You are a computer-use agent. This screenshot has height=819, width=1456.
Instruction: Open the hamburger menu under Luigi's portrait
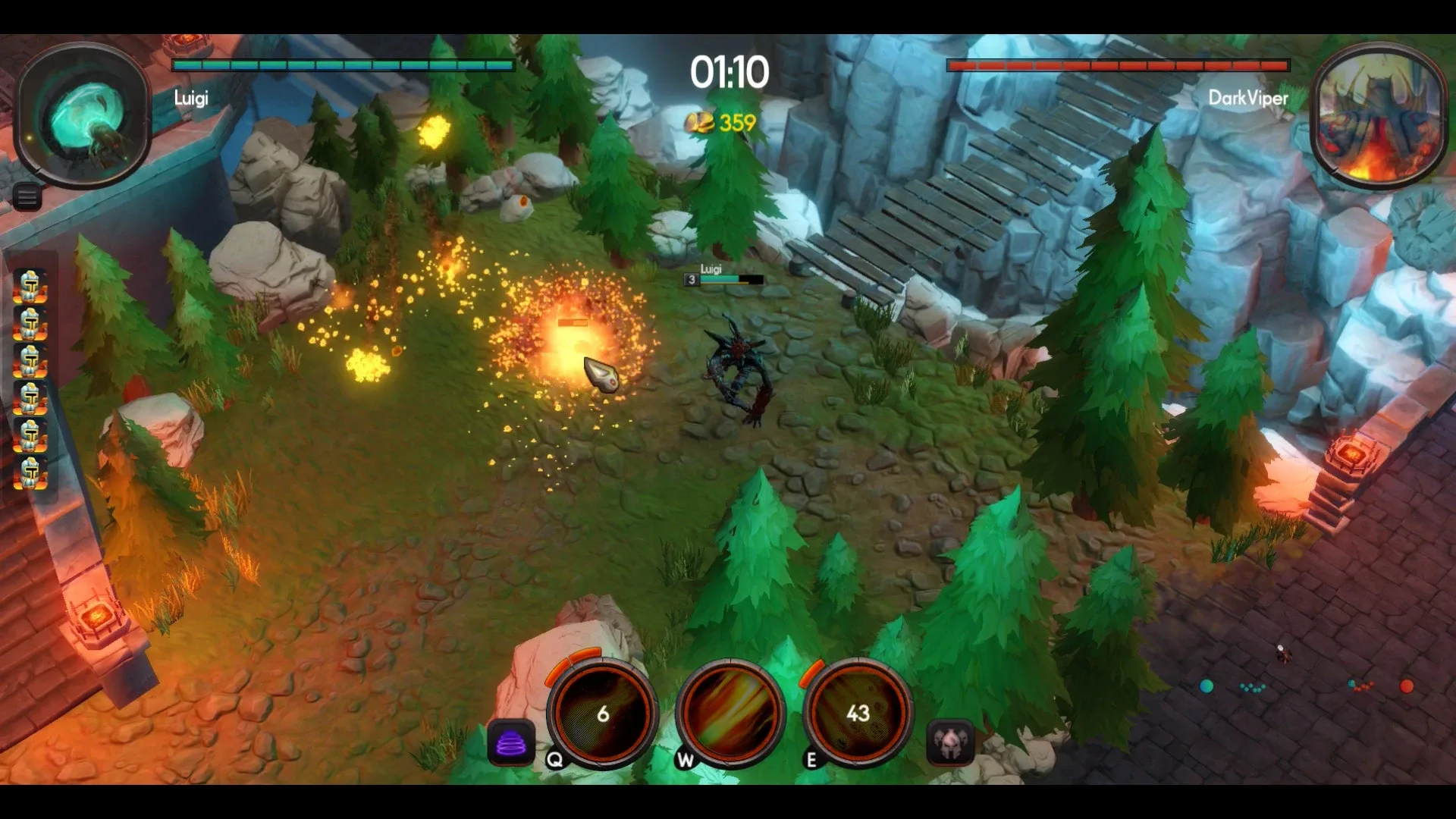coord(27,196)
